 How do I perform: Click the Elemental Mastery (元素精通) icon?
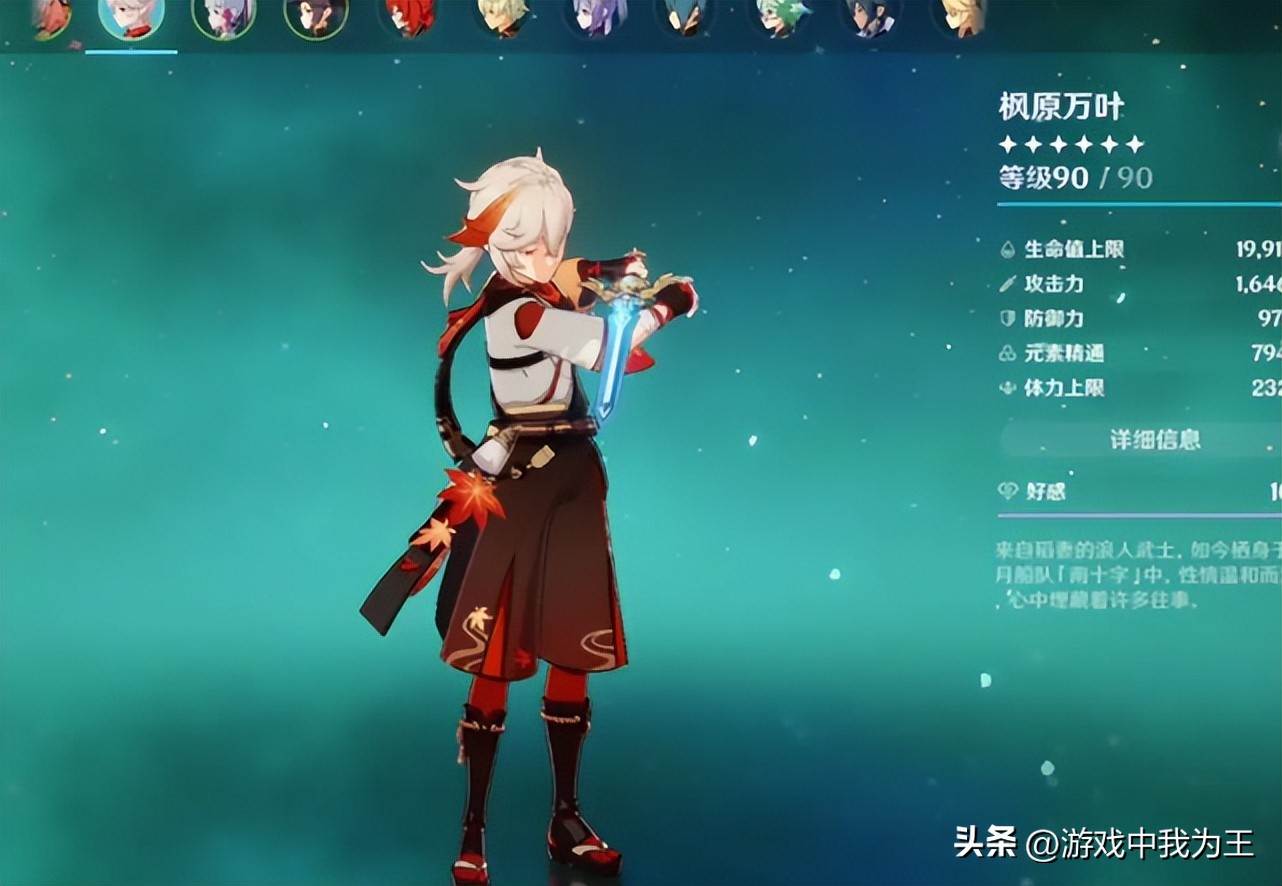click(1007, 353)
